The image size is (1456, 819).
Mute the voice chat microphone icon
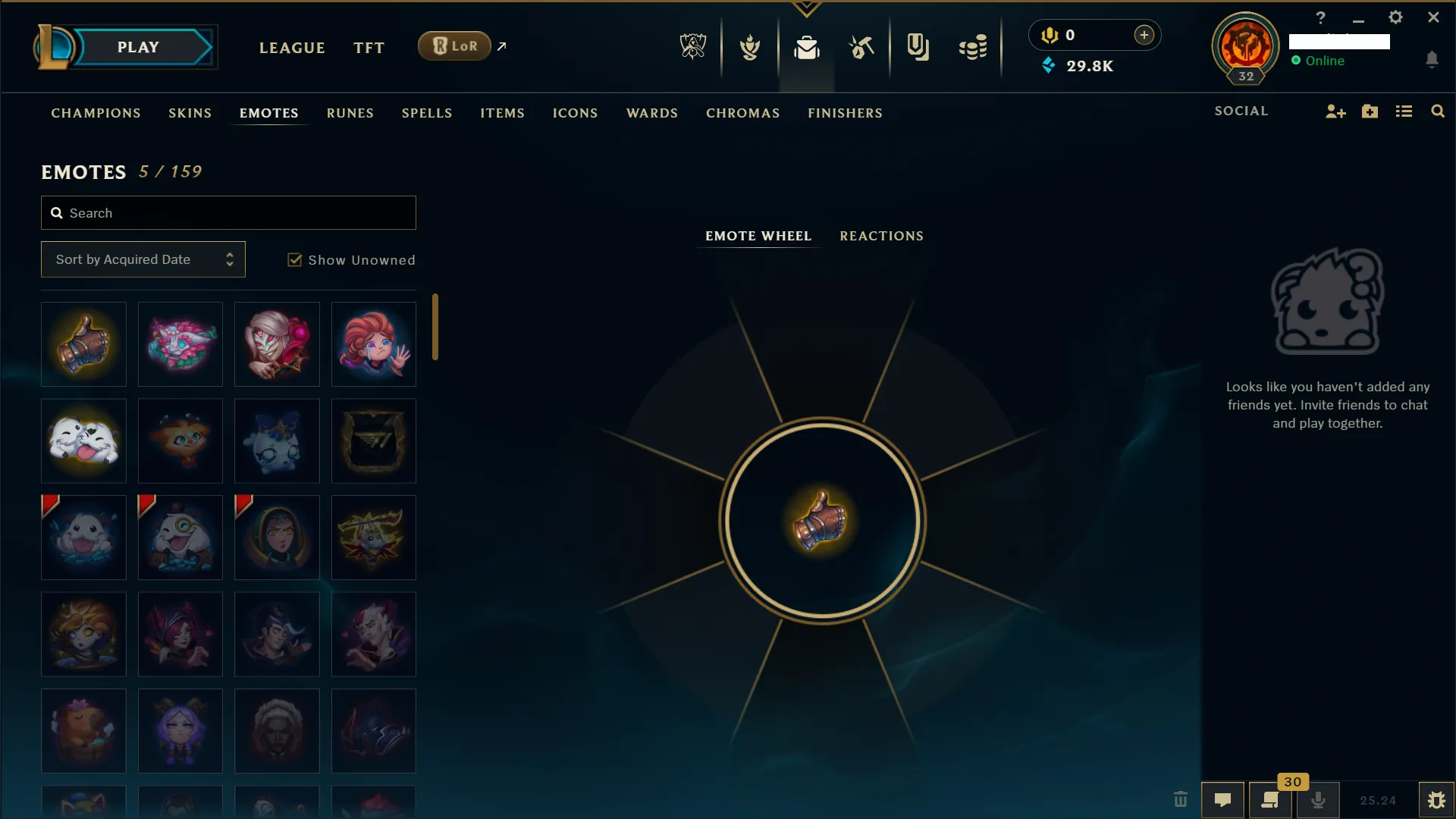coord(1319,800)
